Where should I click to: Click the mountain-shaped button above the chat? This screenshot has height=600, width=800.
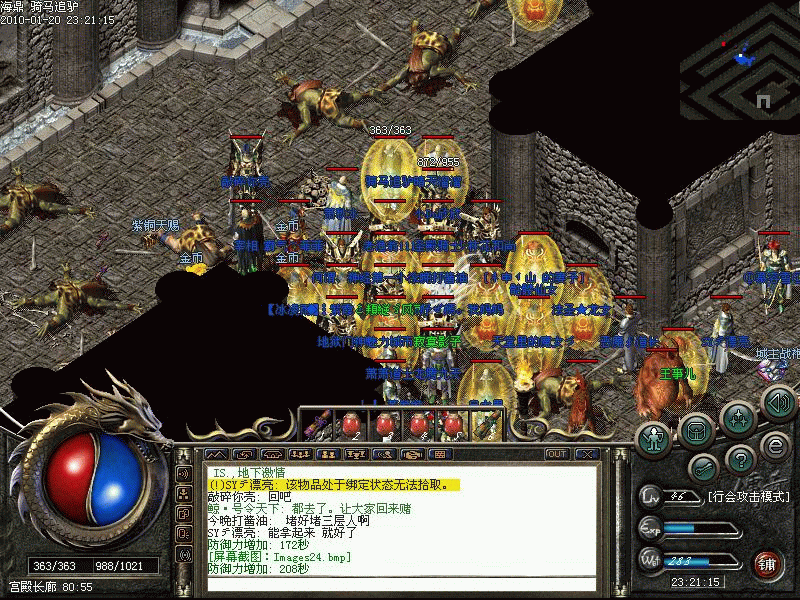215,454
